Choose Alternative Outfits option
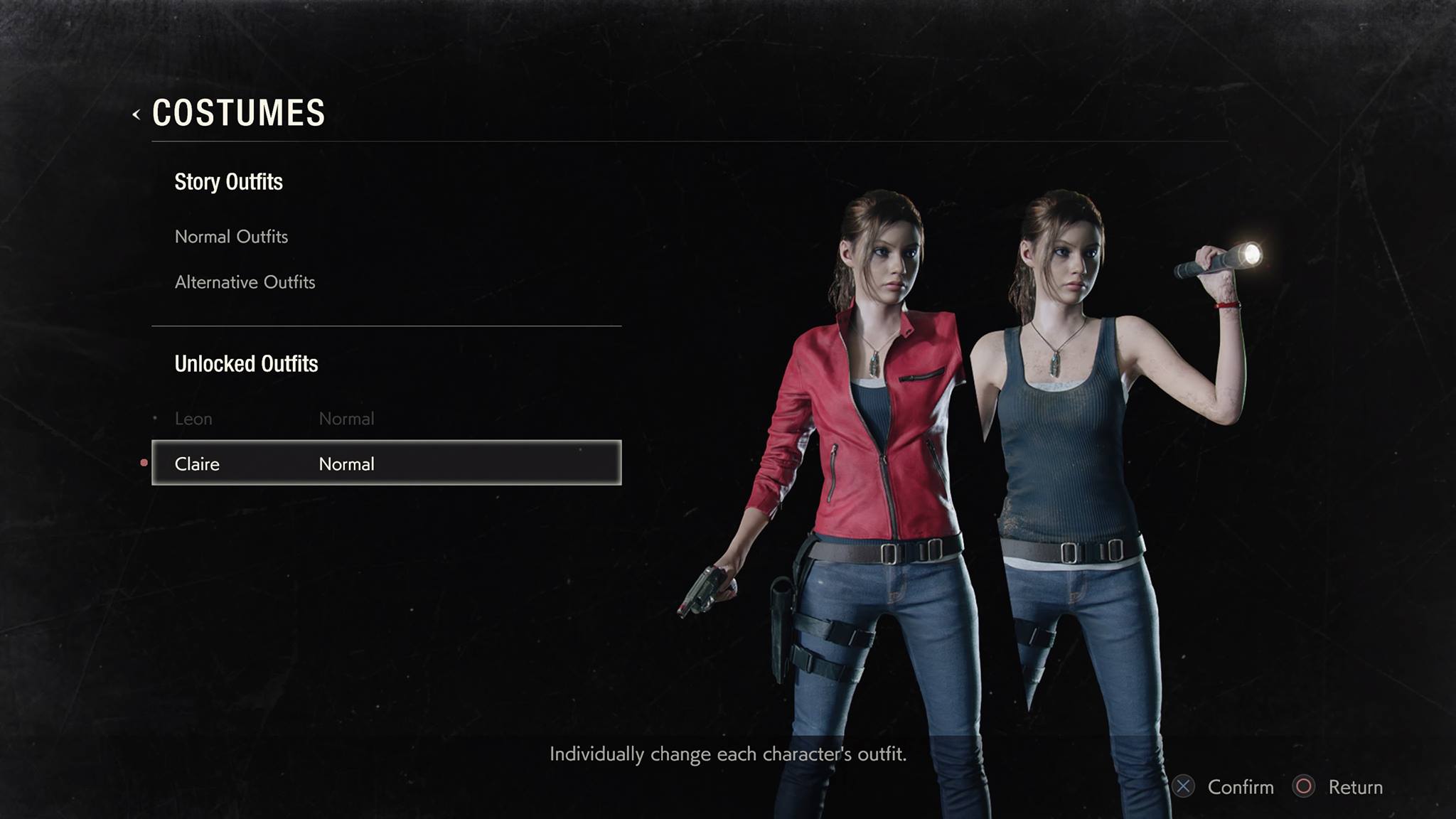The height and width of the screenshot is (819, 1456). coord(245,282)
